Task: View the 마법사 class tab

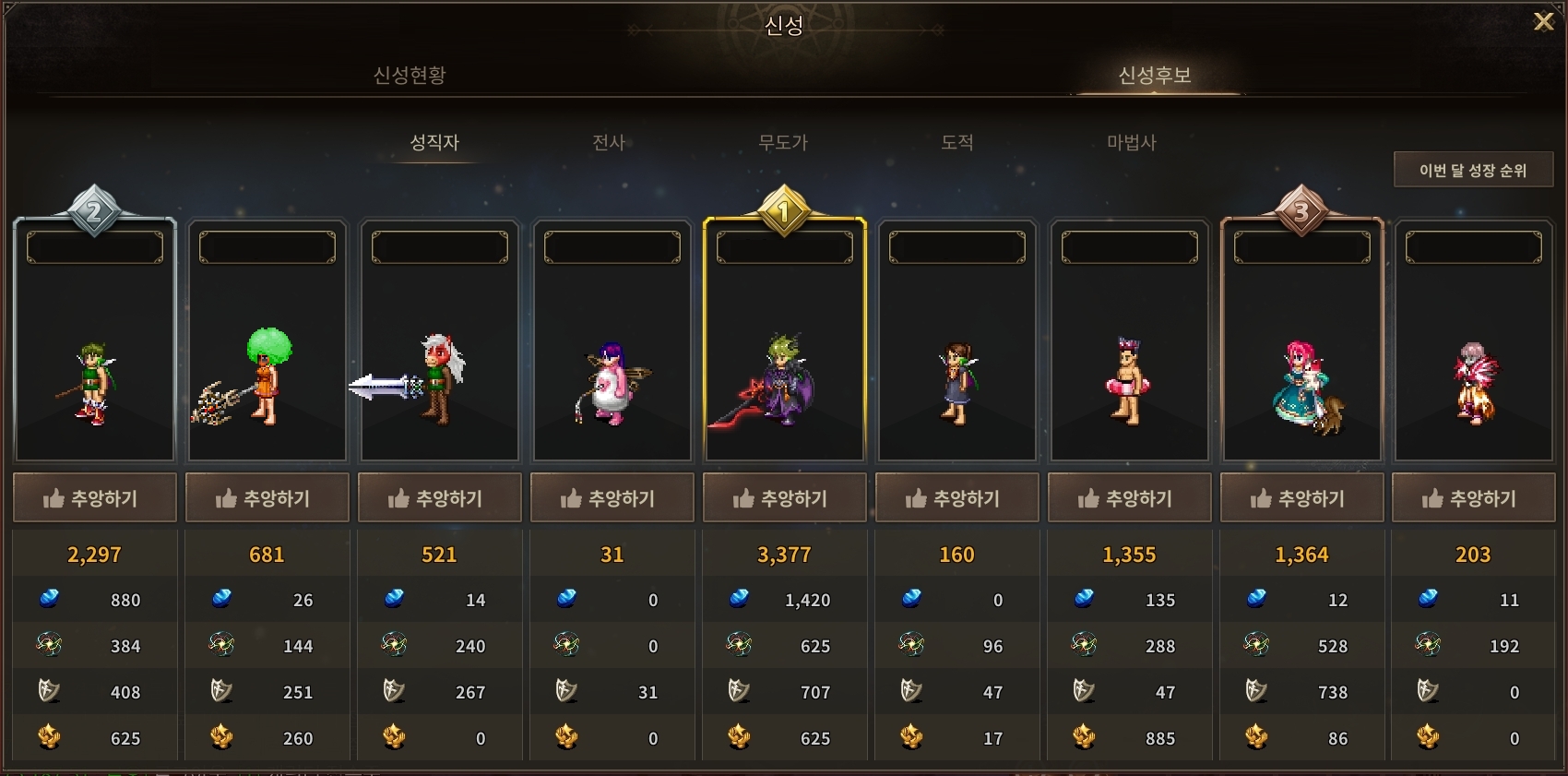Action: (x=1131, y=142)
